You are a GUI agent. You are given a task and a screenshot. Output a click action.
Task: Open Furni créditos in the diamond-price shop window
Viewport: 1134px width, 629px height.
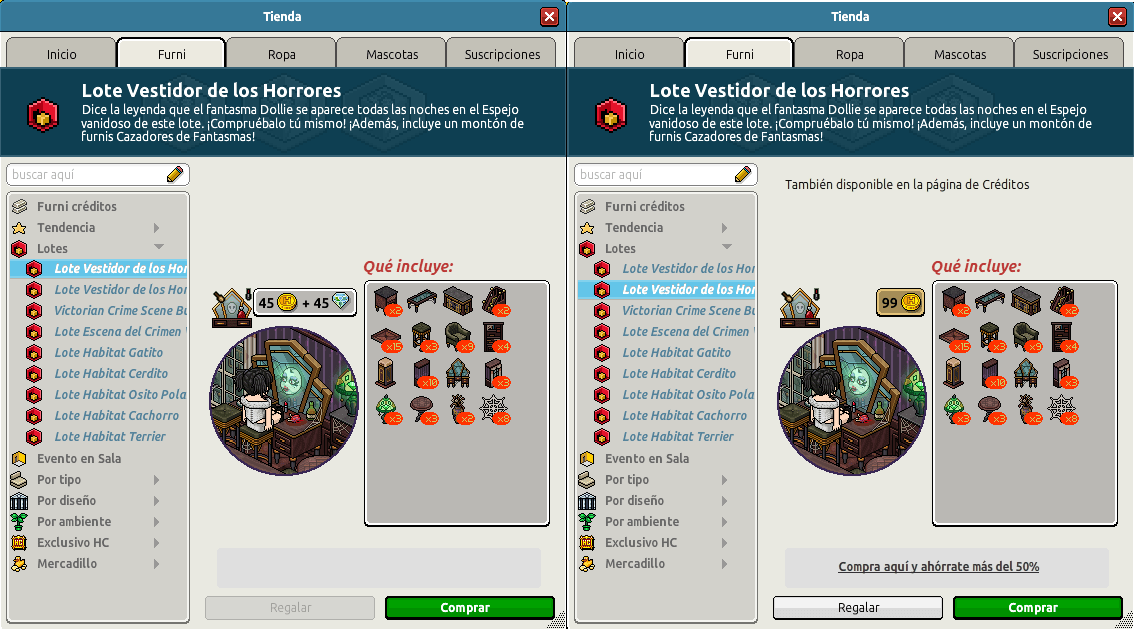(76, 207)
